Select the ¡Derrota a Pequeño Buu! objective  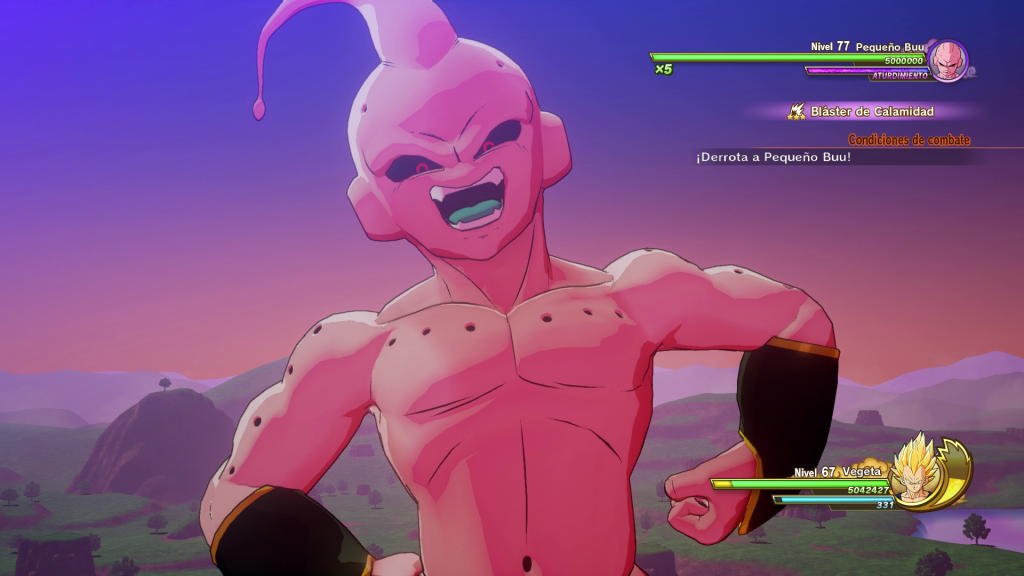(x=774, y=157)
